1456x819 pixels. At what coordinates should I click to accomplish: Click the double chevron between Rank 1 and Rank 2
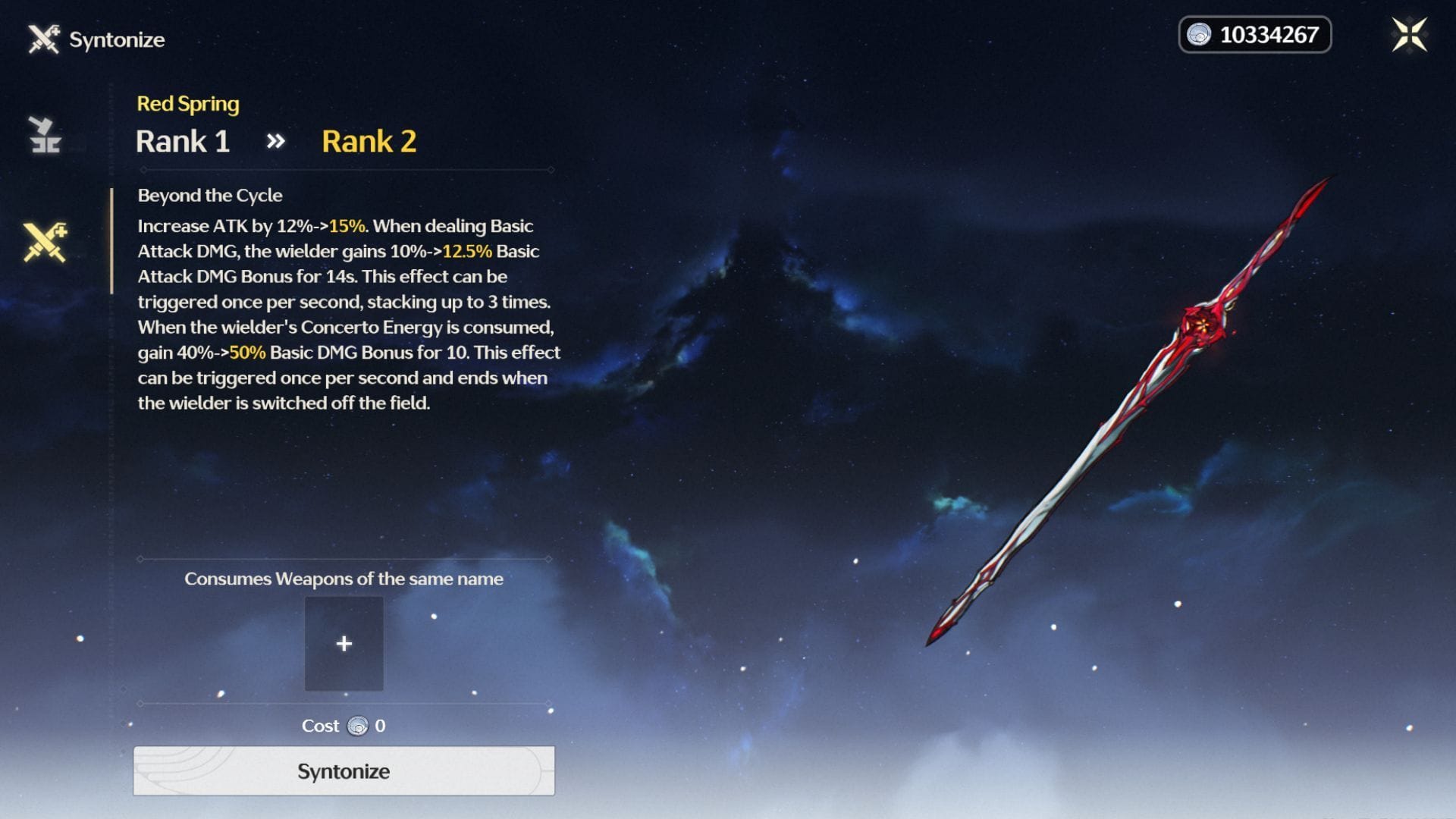(x=276, y=140)
